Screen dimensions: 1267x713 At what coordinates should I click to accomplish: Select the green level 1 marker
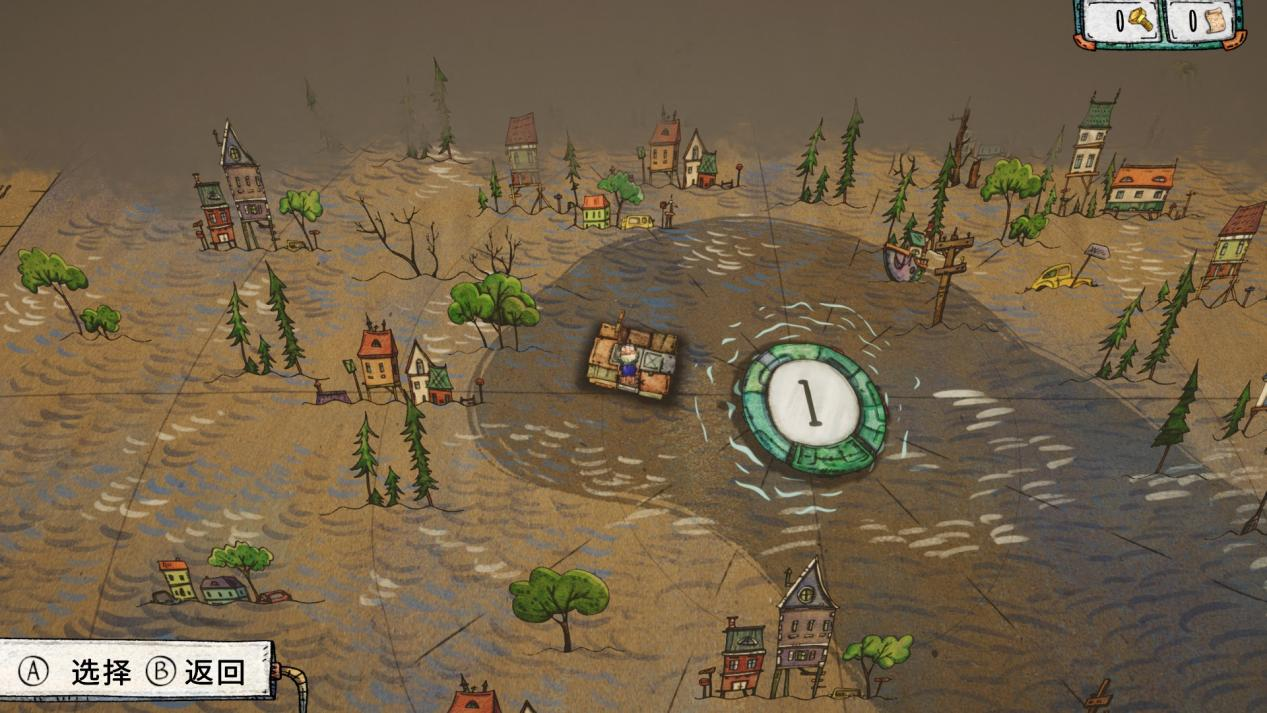(x=812, y=407)
